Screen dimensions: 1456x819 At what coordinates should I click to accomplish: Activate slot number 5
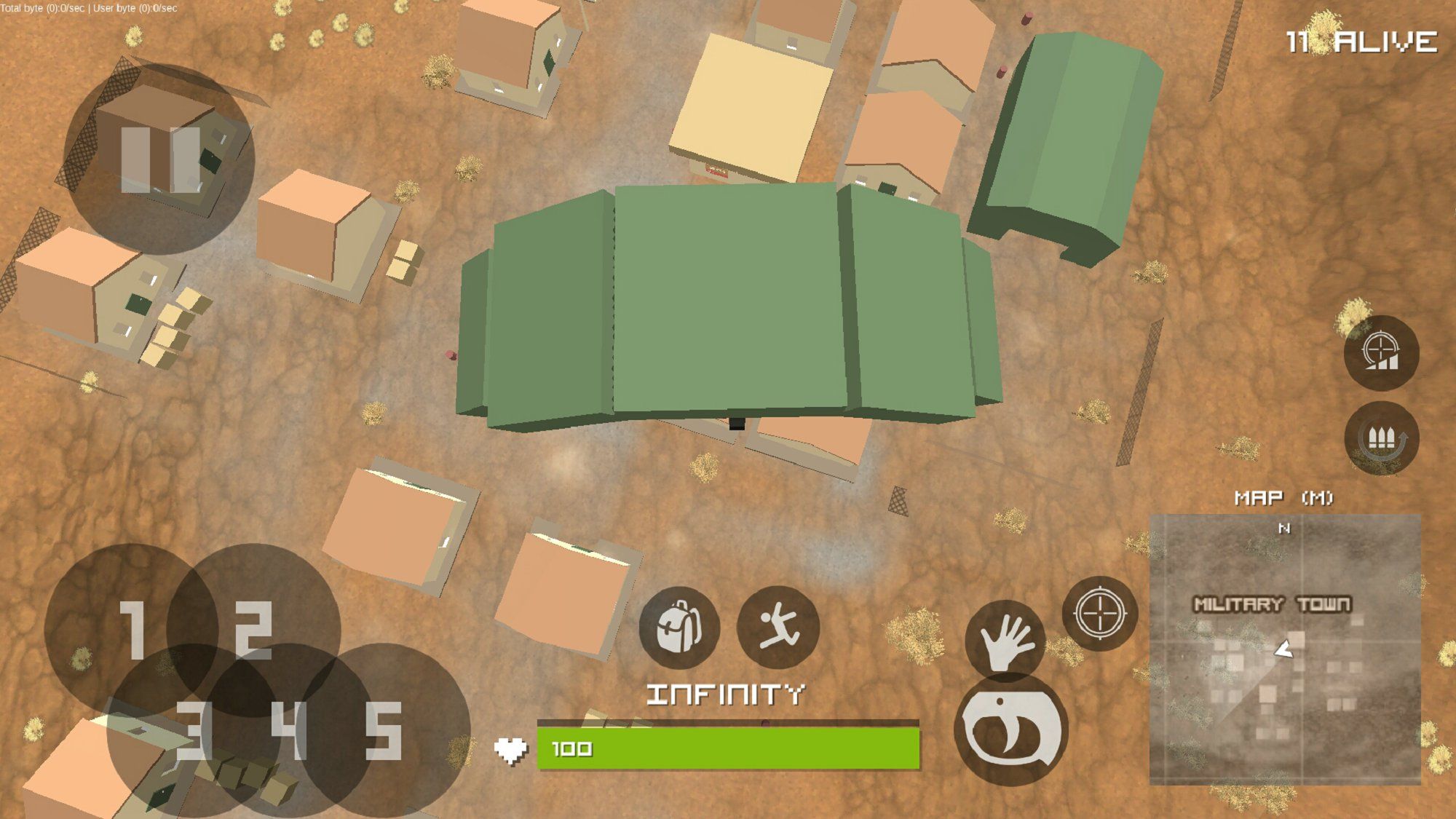tap(384, 730)
